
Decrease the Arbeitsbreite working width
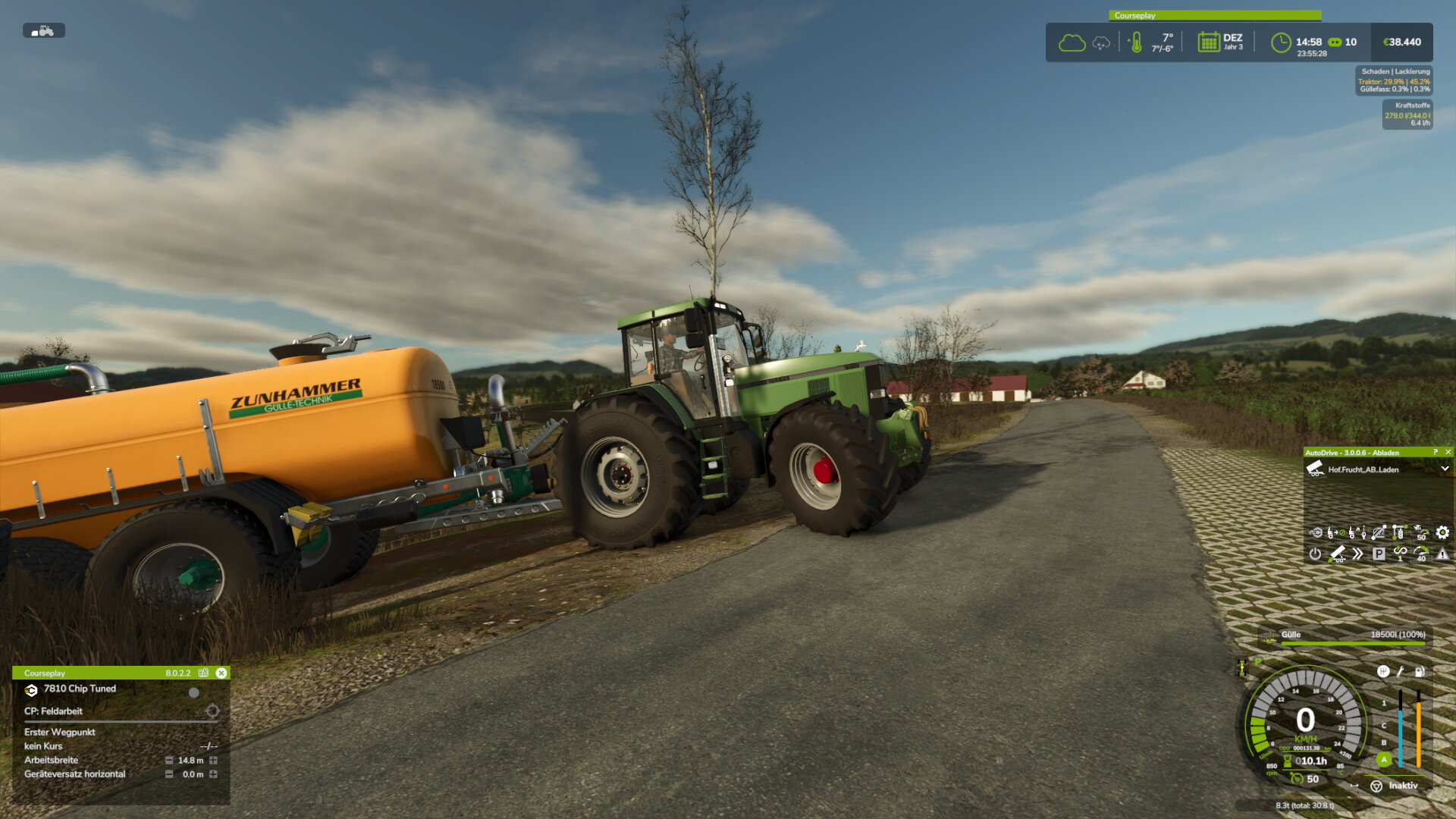tap(169, 761)
